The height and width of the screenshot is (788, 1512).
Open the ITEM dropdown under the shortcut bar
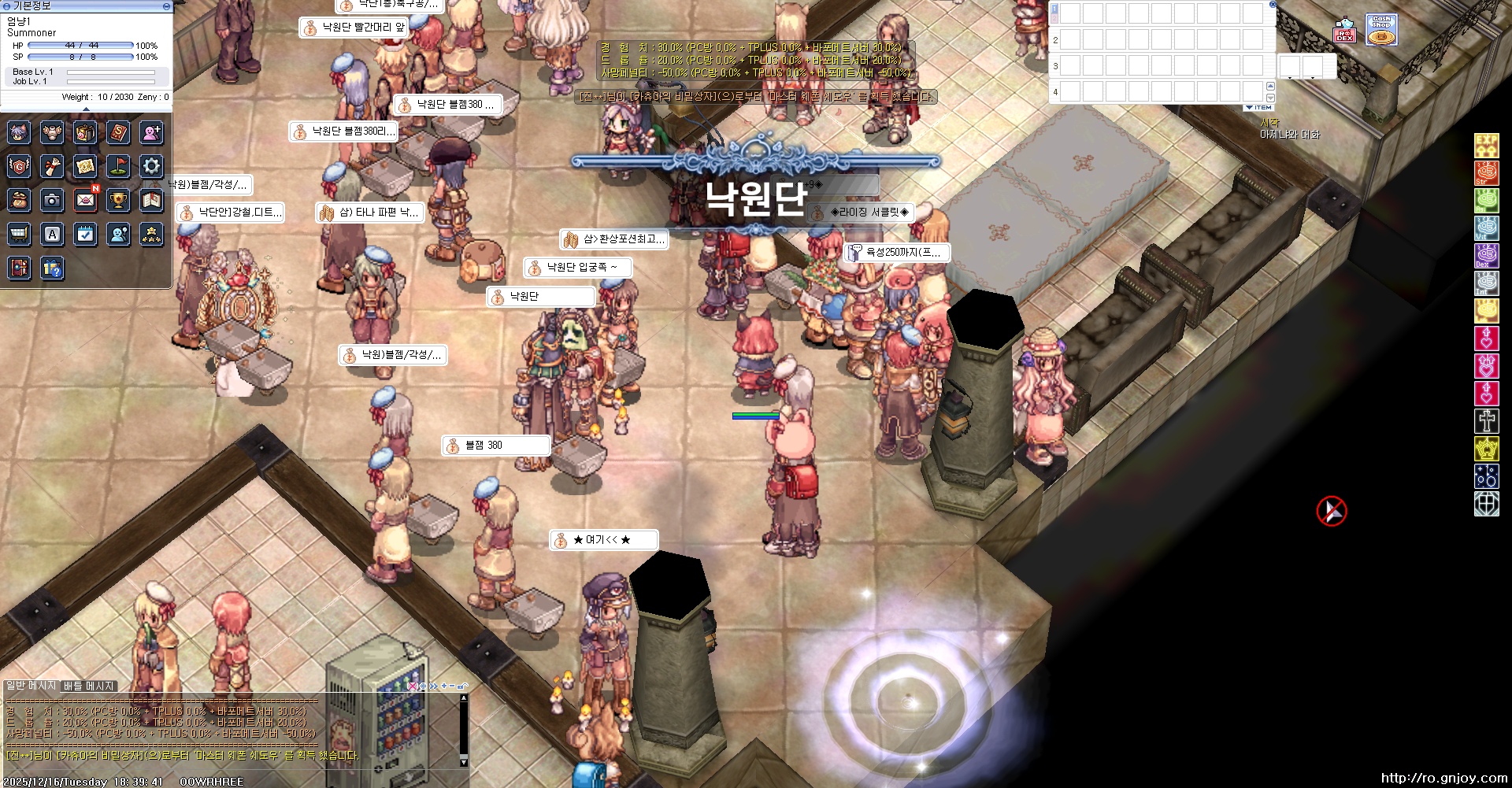coord(1258,108)
